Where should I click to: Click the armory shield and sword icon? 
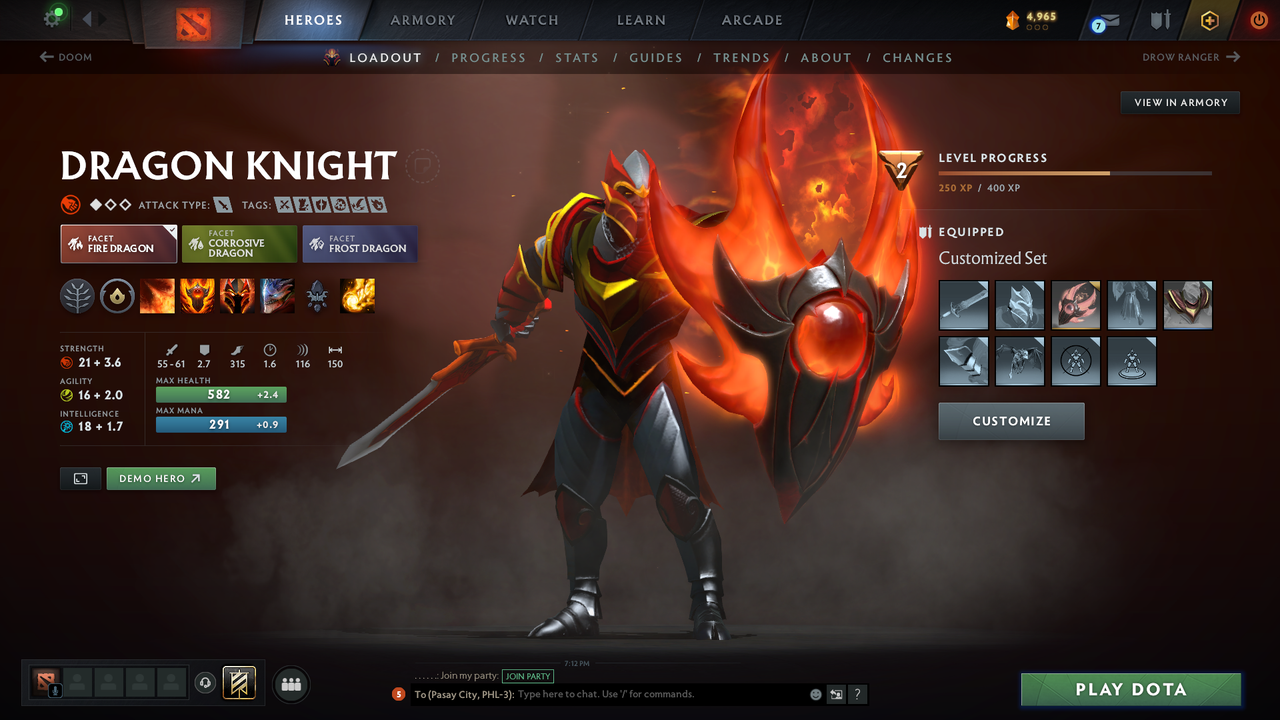(1159, 20)
